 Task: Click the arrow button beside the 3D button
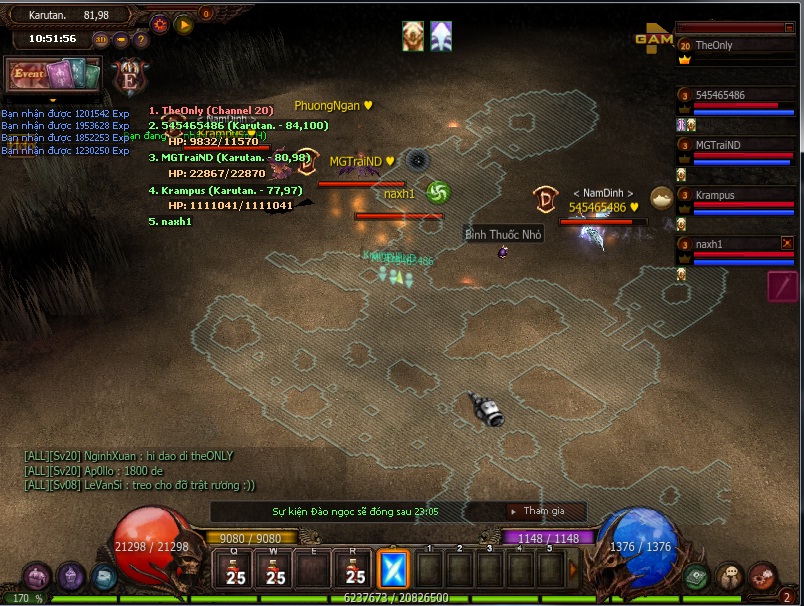[x=121, y=40]
